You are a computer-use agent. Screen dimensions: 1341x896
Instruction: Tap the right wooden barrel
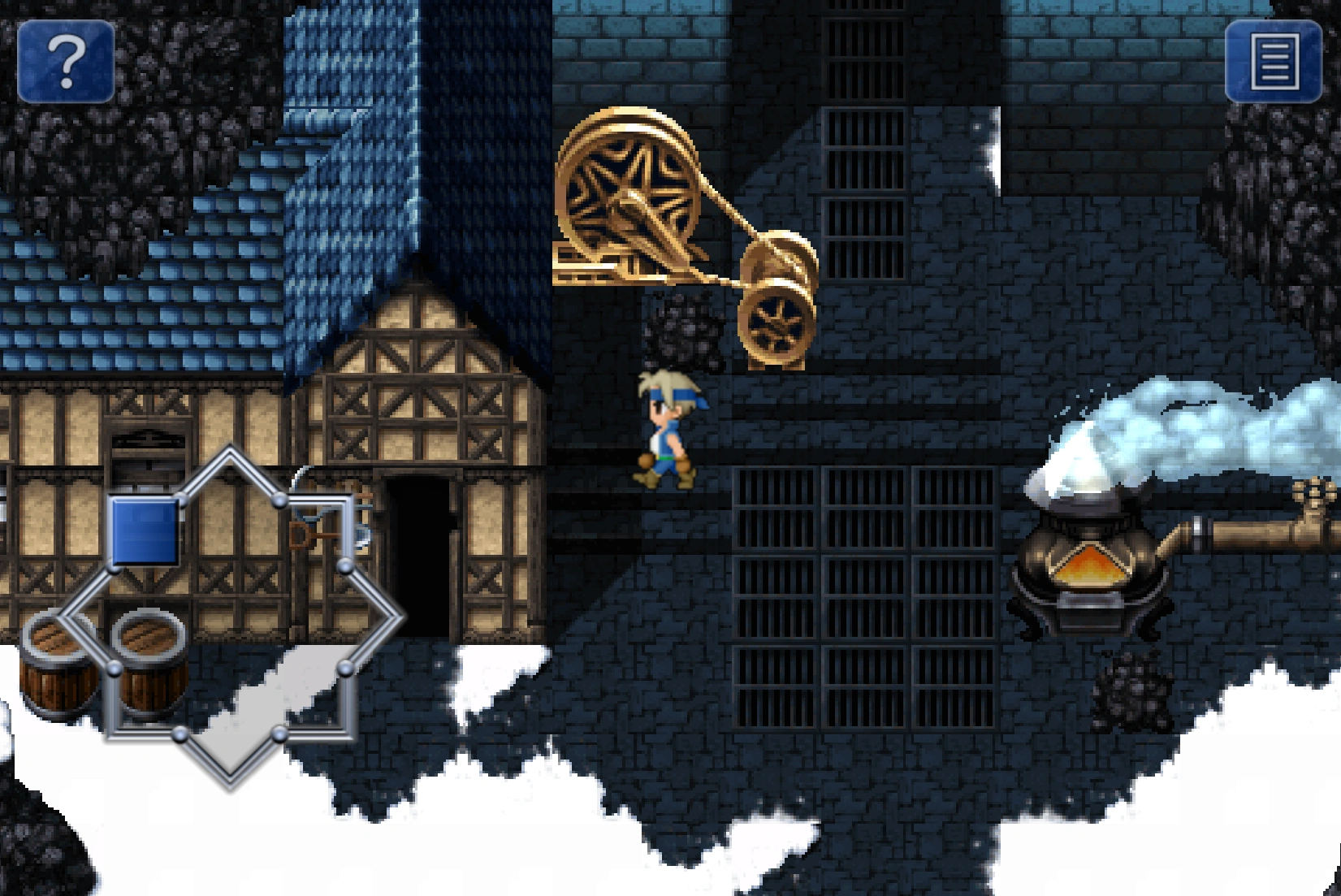coord(149,662)
